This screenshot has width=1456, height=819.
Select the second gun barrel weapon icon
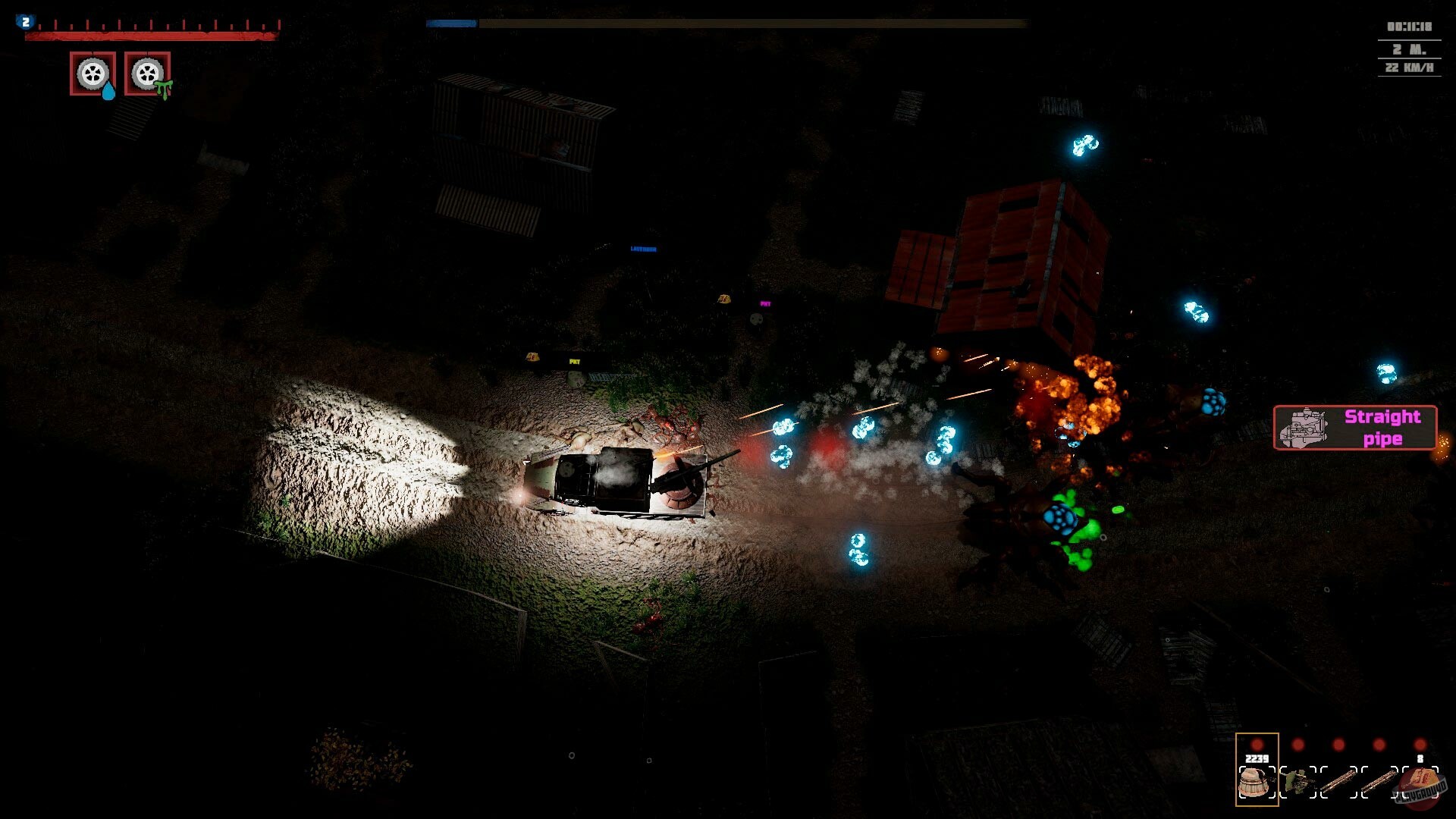[1379, 780]
